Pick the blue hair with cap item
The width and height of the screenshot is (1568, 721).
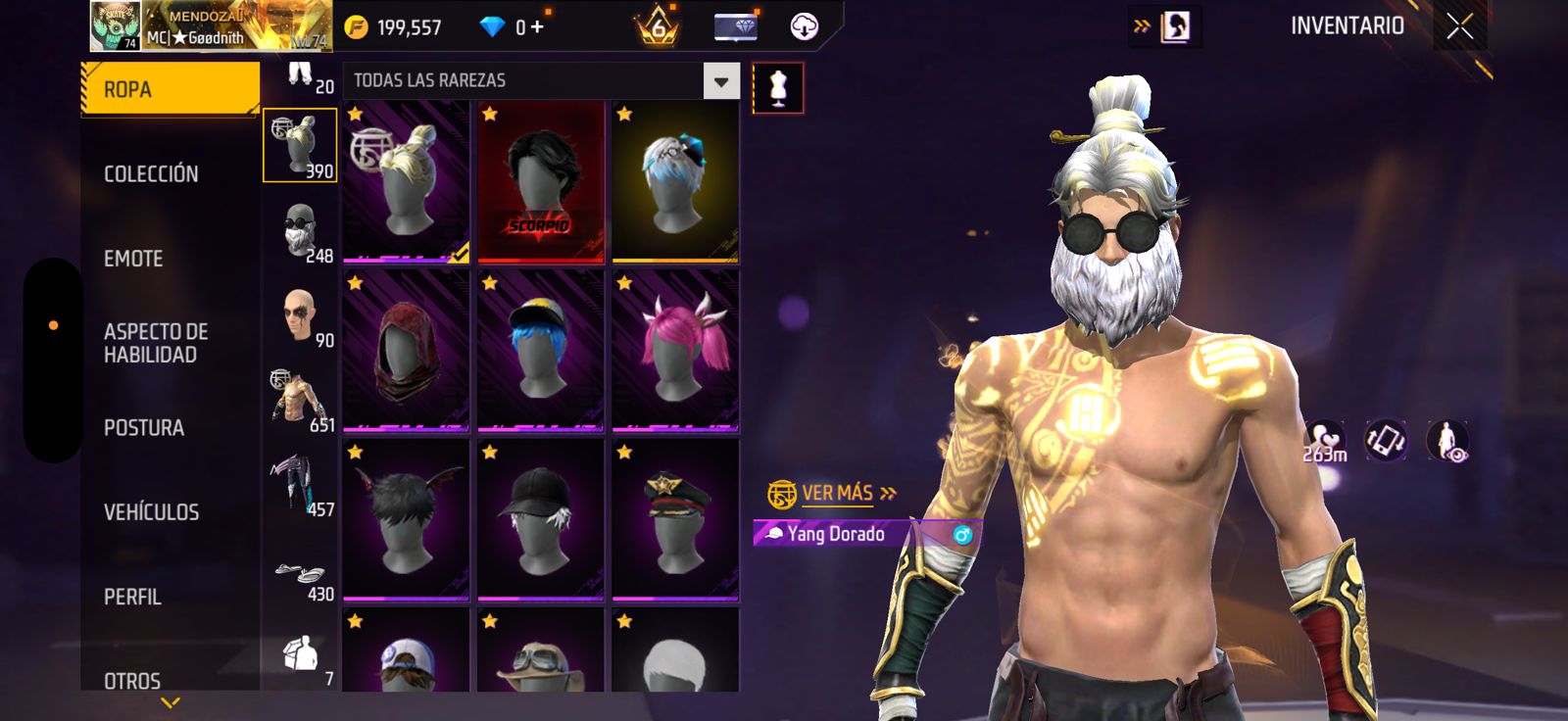[x=540, y=351]
